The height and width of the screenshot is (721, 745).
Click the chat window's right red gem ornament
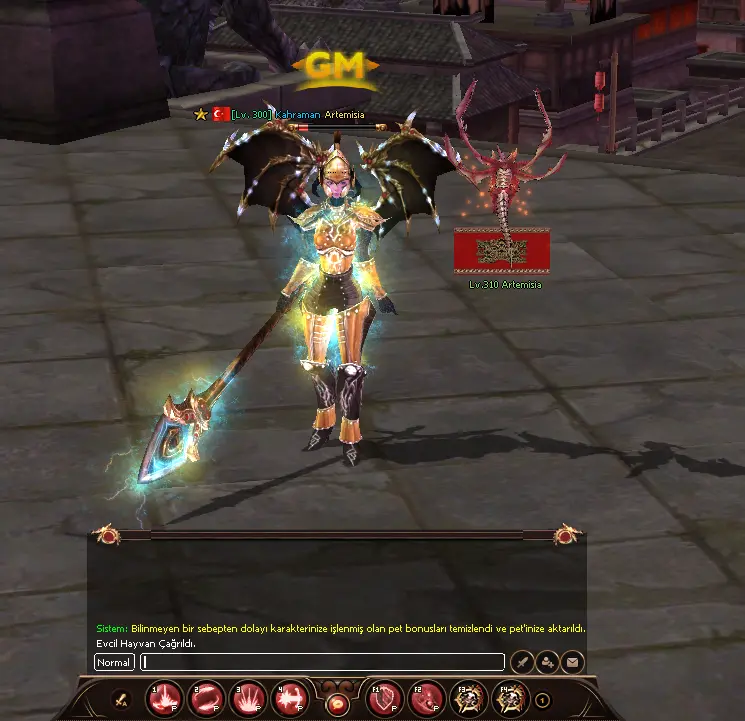(566, 536)
